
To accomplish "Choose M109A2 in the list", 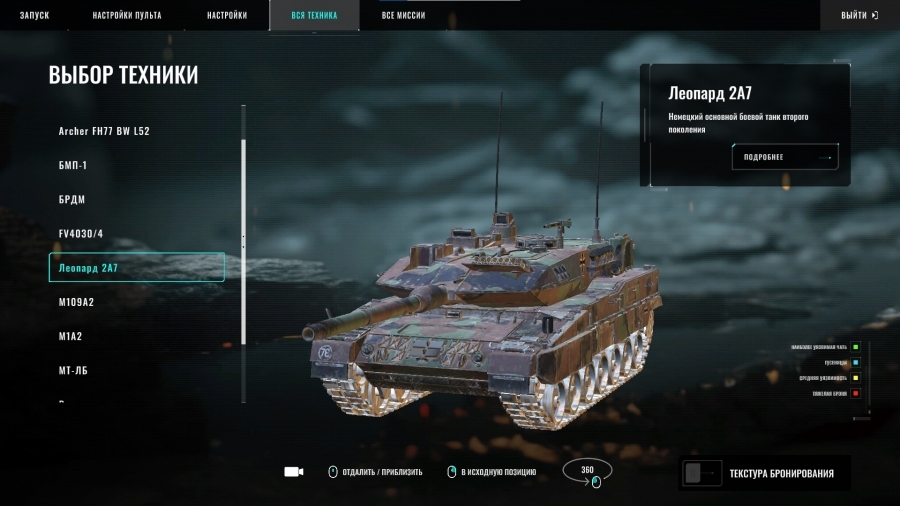I will tap(77, 302).
